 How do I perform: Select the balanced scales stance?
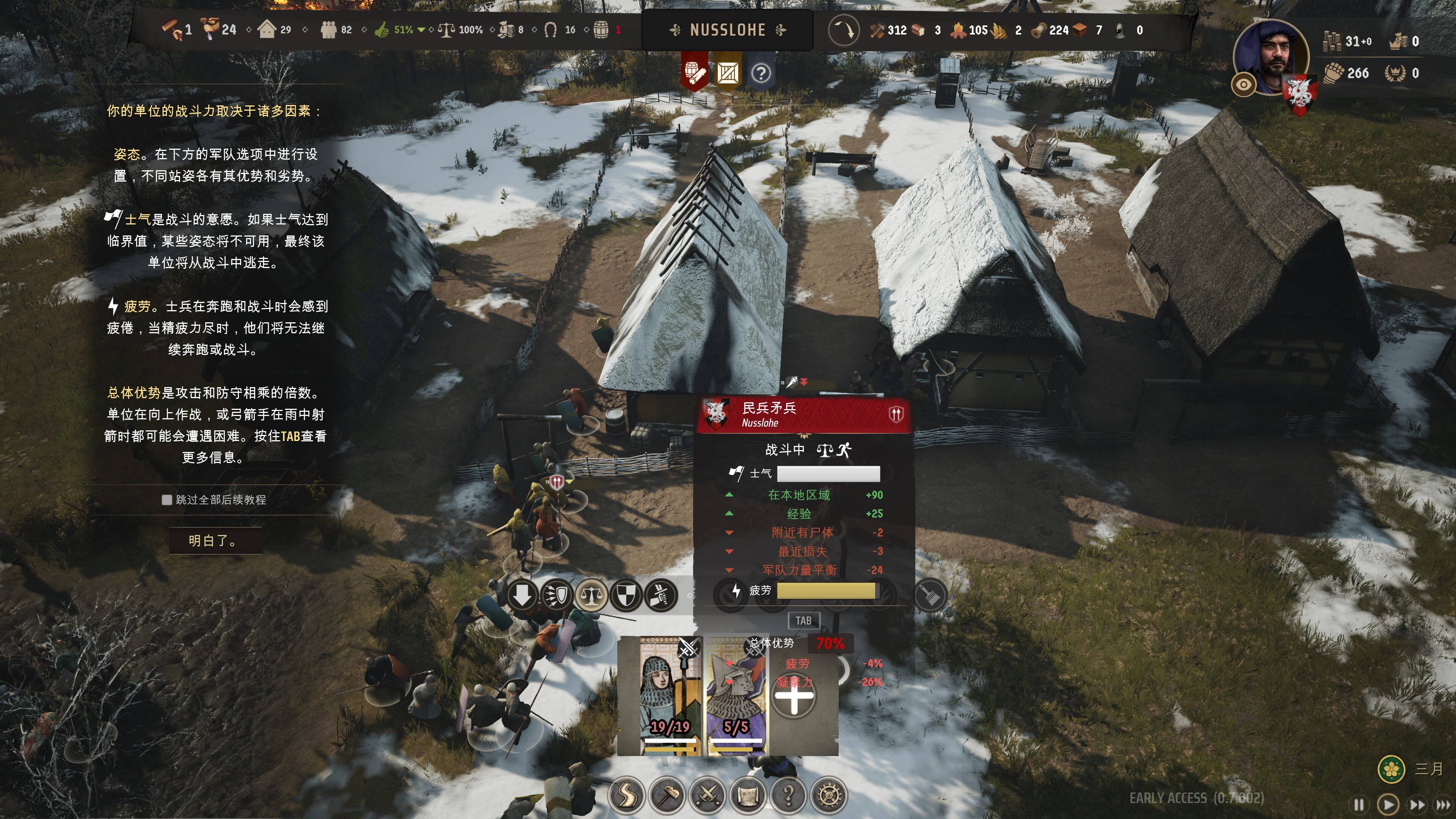pyautogui.click(x=591, y=595)
